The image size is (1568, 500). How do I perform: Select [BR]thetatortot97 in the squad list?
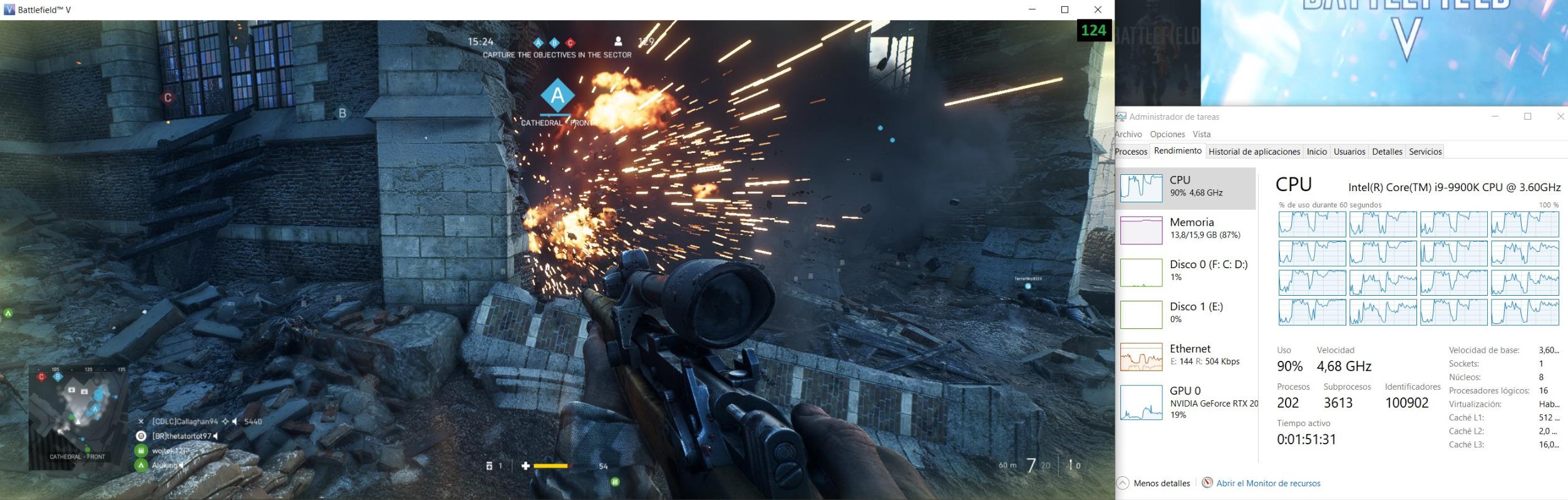pos(182,435)
